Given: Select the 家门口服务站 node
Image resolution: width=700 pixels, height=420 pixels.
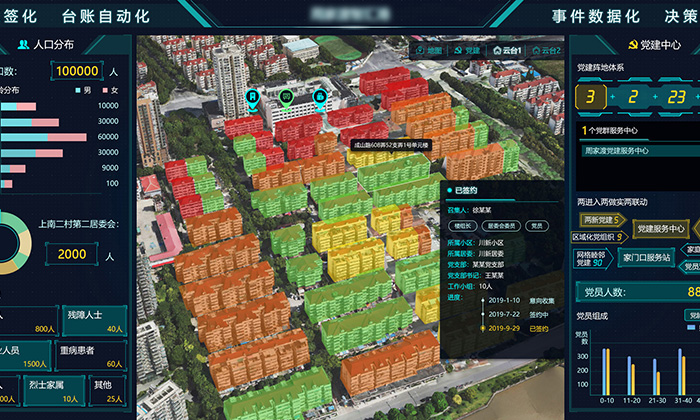Looking at the screenshot, I should click(x=645, y=257).
